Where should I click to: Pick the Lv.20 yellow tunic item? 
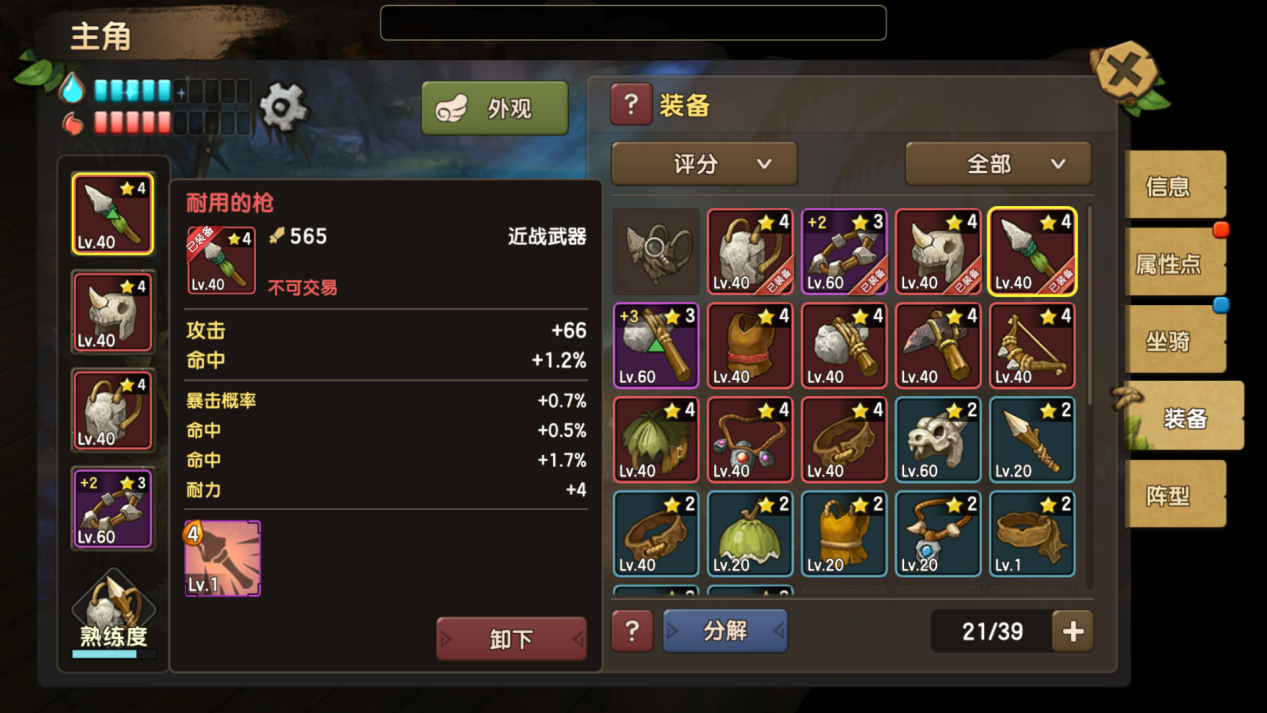coord(844,533)
